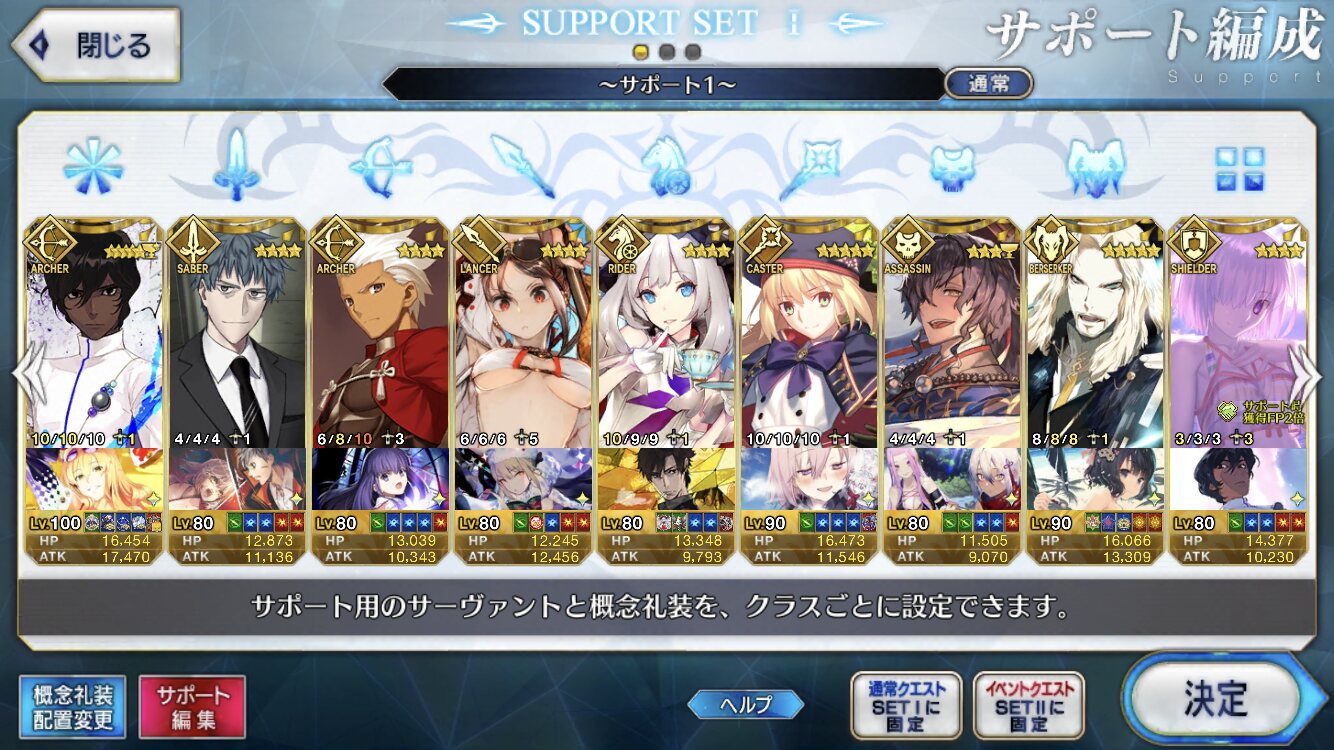Toggle the 通常 label button
This screenshot has height=750, width=1334.
coord(988,84)
